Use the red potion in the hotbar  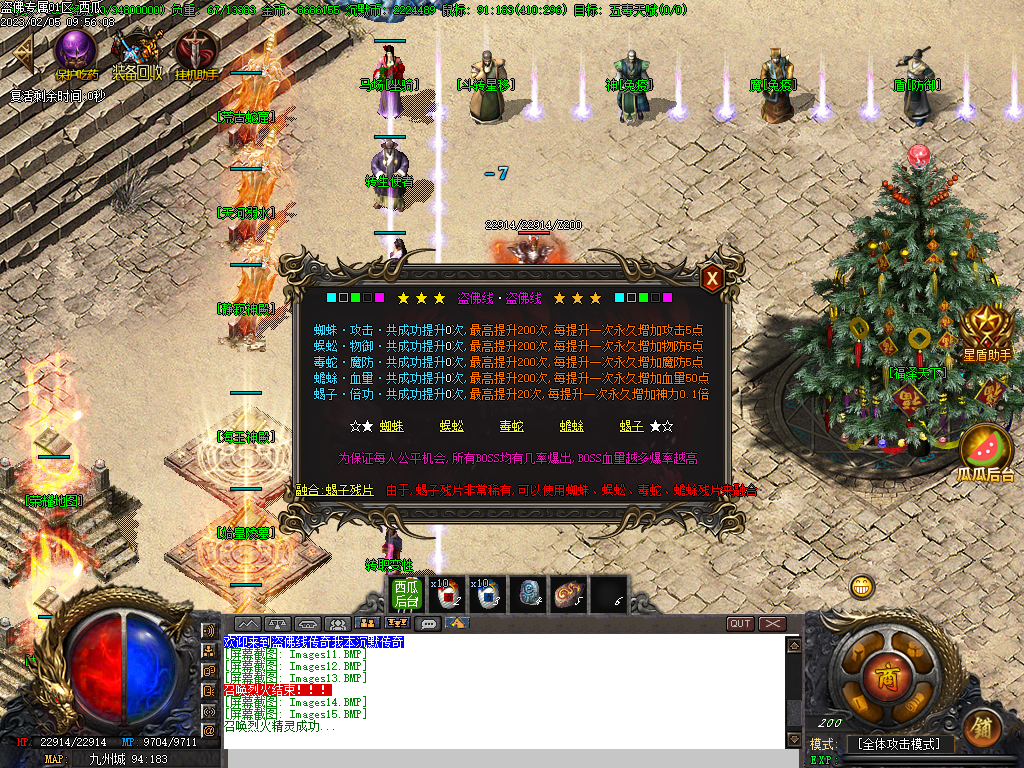[x=445, y=594]
